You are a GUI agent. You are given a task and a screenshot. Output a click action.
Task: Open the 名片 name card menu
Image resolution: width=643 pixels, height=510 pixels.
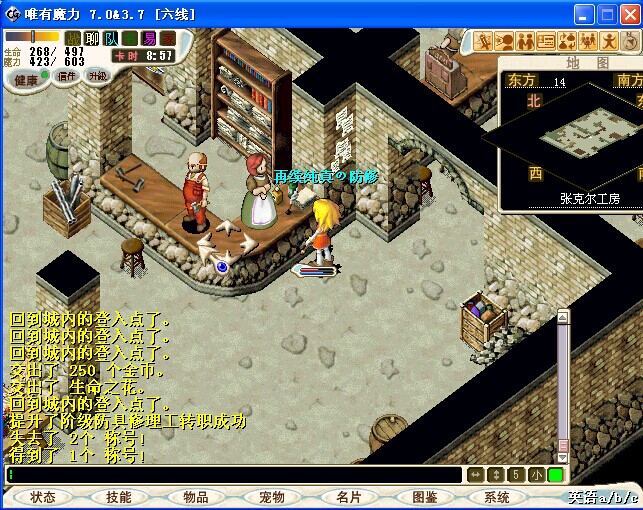click(x=348, y=497)
